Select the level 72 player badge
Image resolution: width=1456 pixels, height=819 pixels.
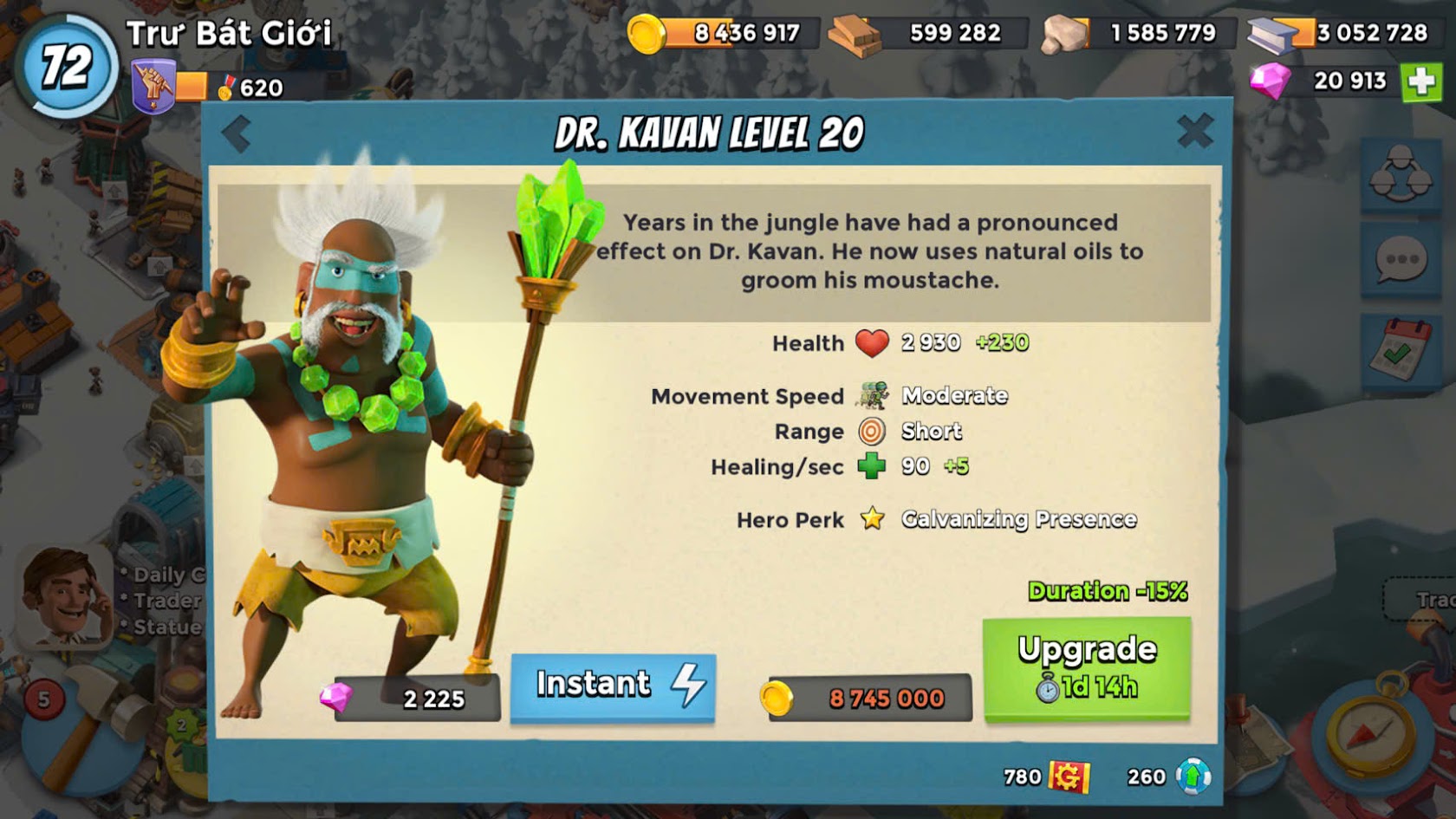point(66,67)
